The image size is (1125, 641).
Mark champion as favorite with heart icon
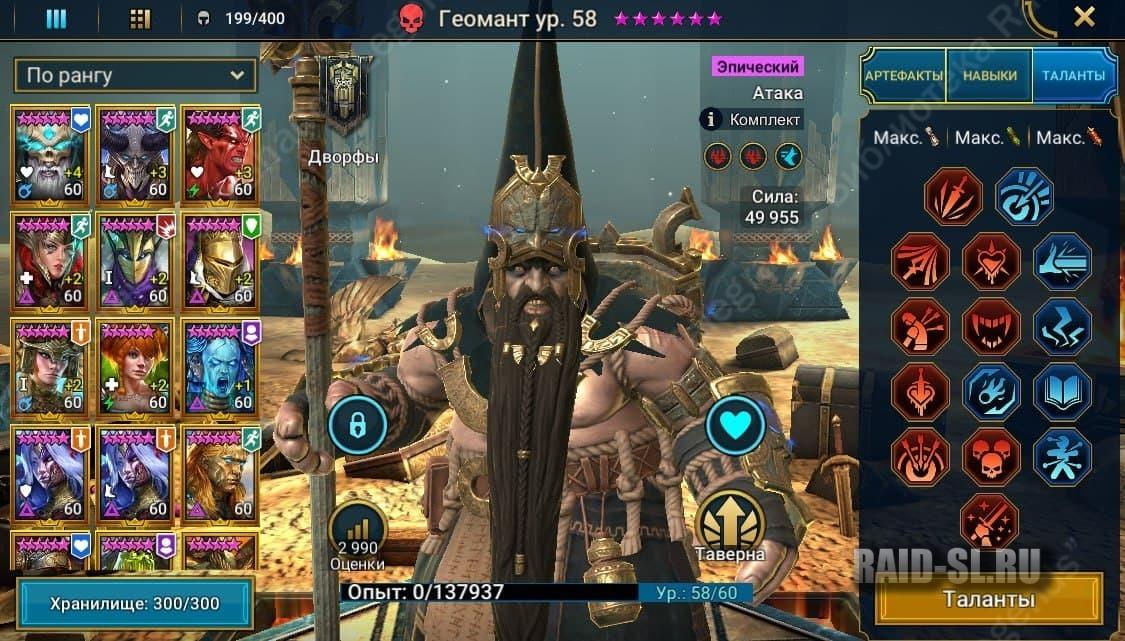[735, 425]
